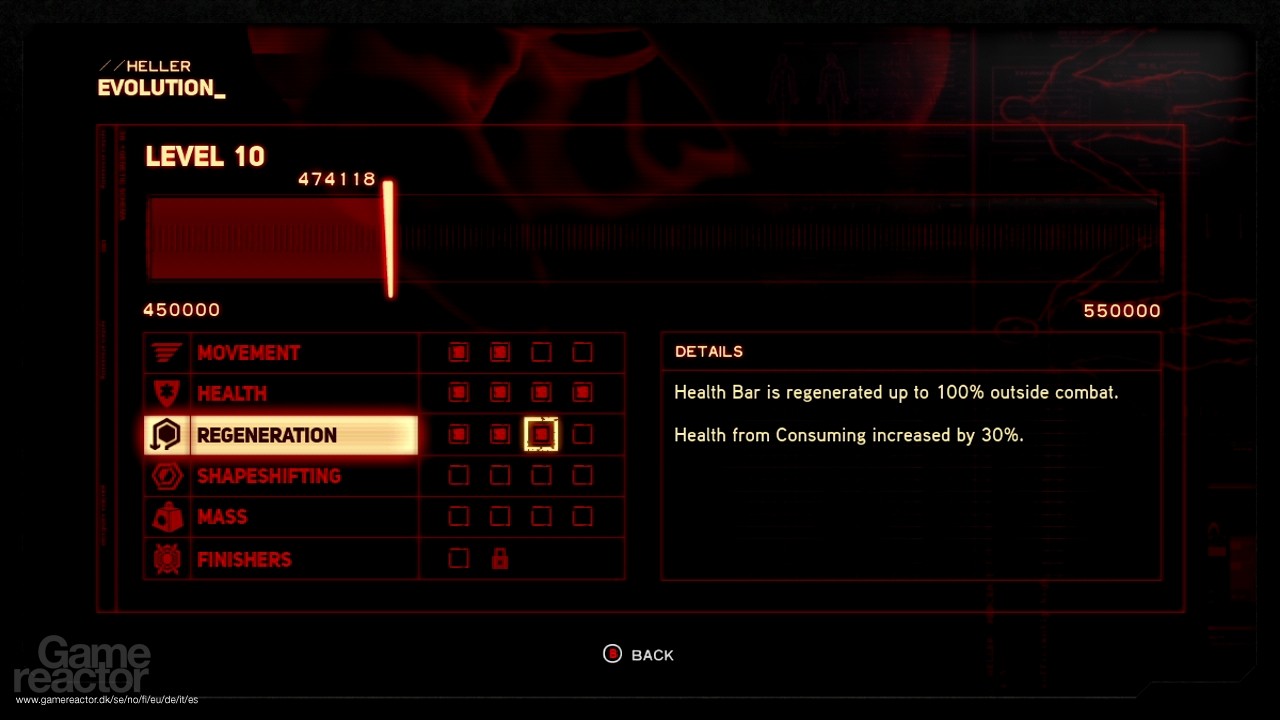Check the first Shapeshifting upgrade box
This screenshot has width=1280, height=720.
coord(458,476)
